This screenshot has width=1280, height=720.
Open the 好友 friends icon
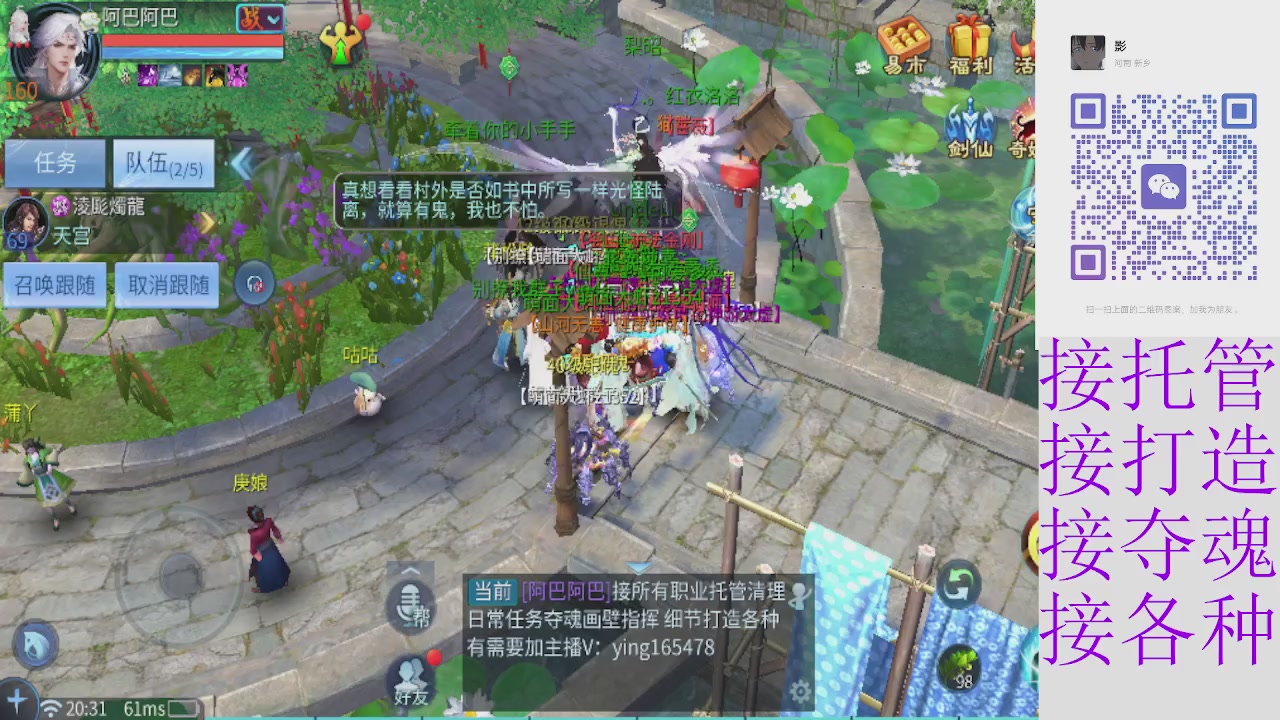(410, 680)
